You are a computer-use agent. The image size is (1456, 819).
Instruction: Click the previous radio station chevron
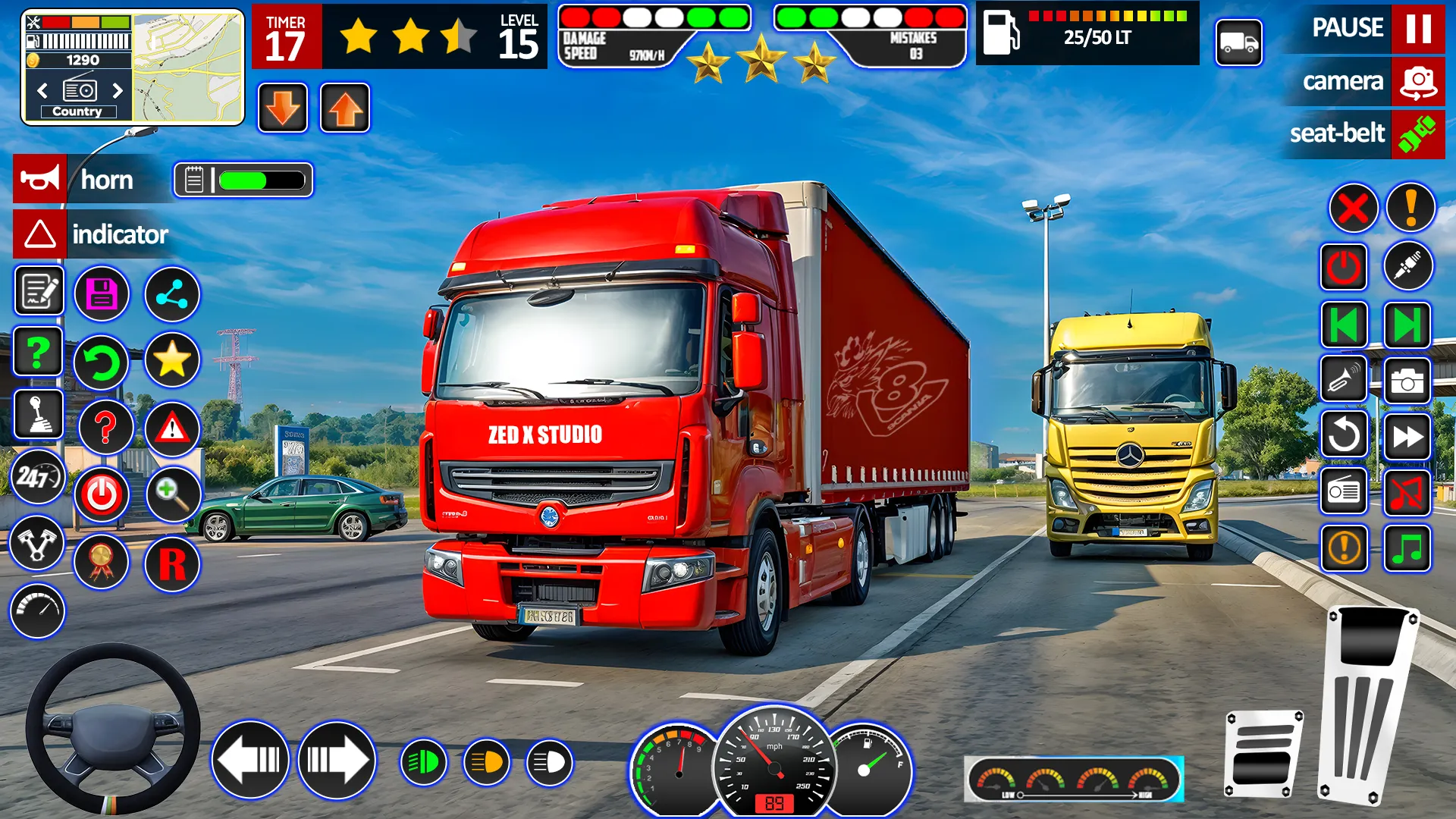(x=42, y=91)
